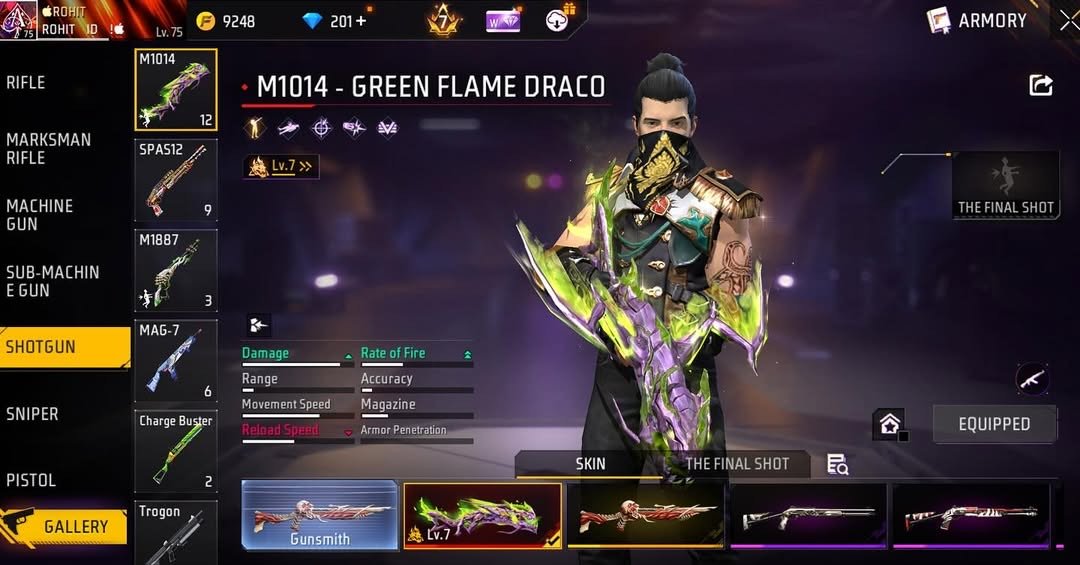1080x565 pixels.
Task: Switch to The Final Shot tab
Action: click(x=737, y=464)
